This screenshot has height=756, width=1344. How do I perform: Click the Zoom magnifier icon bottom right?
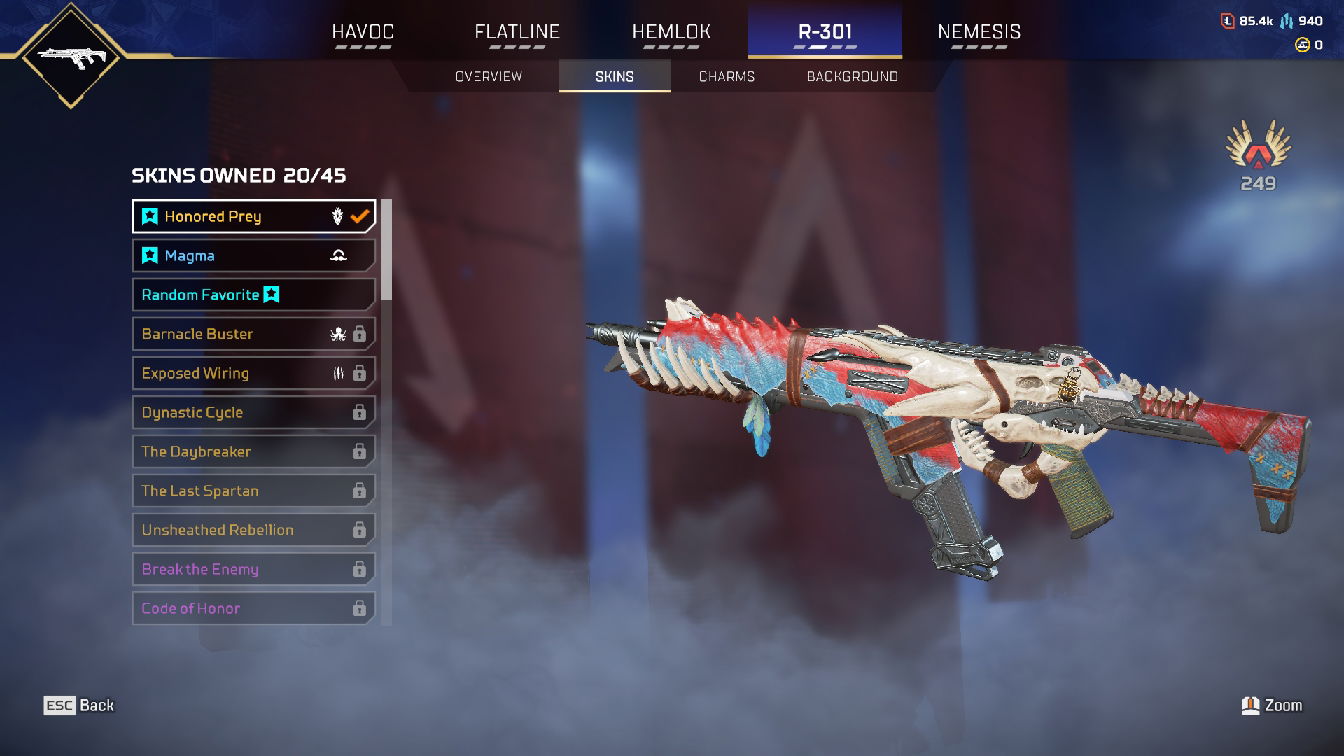tap(1252, 705)
